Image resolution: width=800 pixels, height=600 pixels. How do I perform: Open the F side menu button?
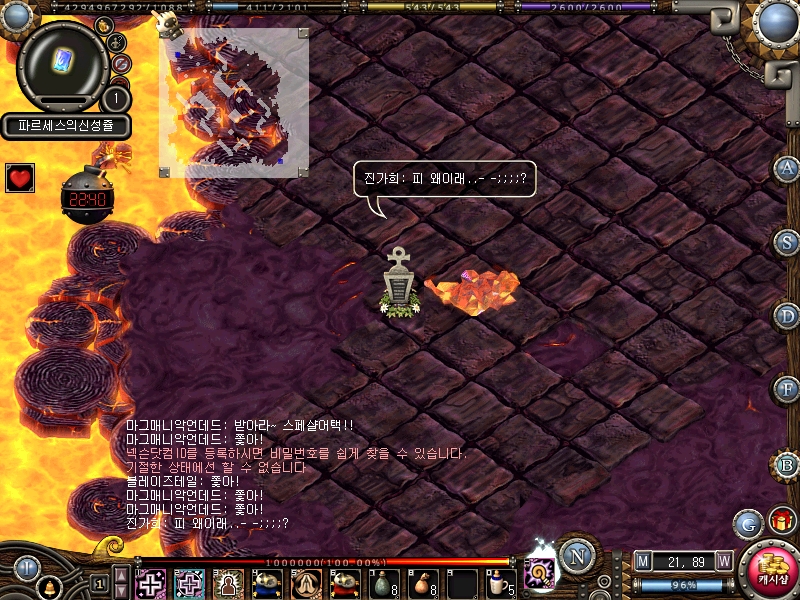click(x=787, y=388)
